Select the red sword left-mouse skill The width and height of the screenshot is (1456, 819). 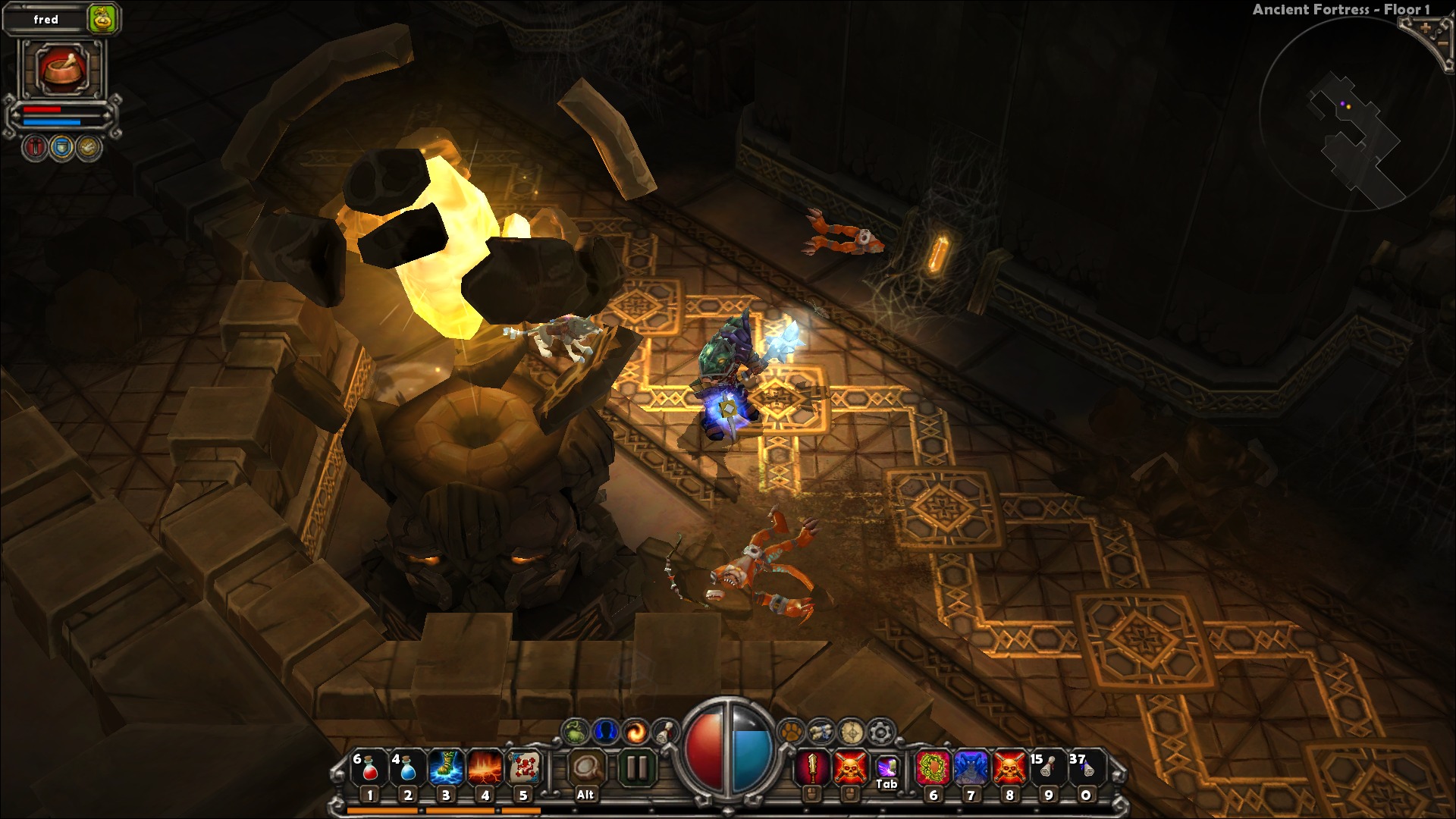click(x=812, y=768)
